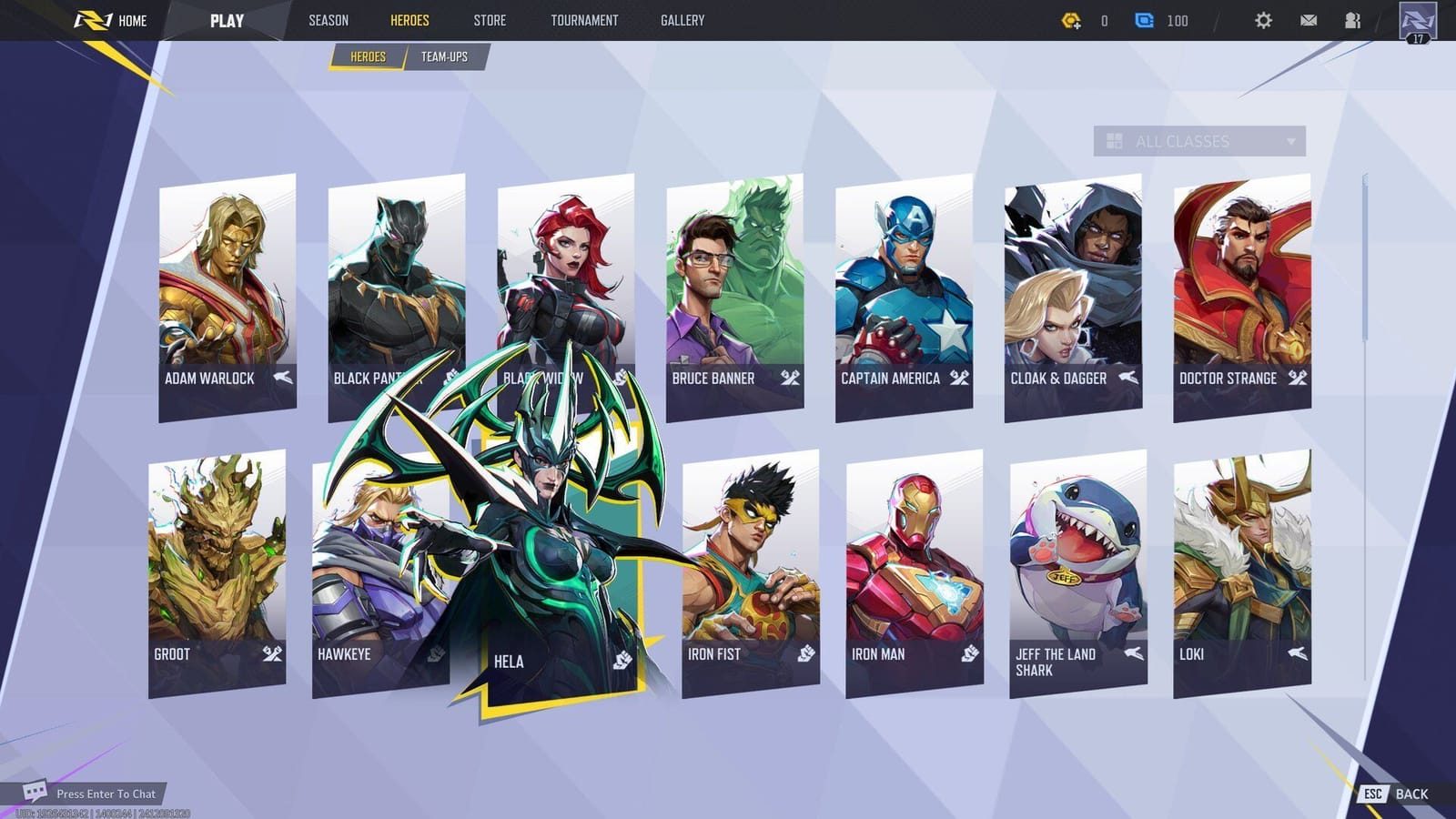Open the GALLERY menu item

click(682, 20)
